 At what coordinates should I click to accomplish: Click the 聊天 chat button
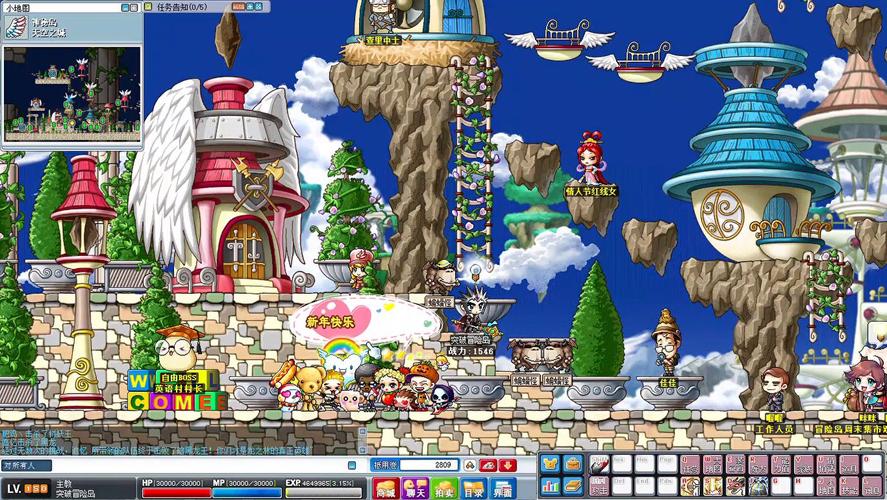pyautogui.click(x=415, y=489)
